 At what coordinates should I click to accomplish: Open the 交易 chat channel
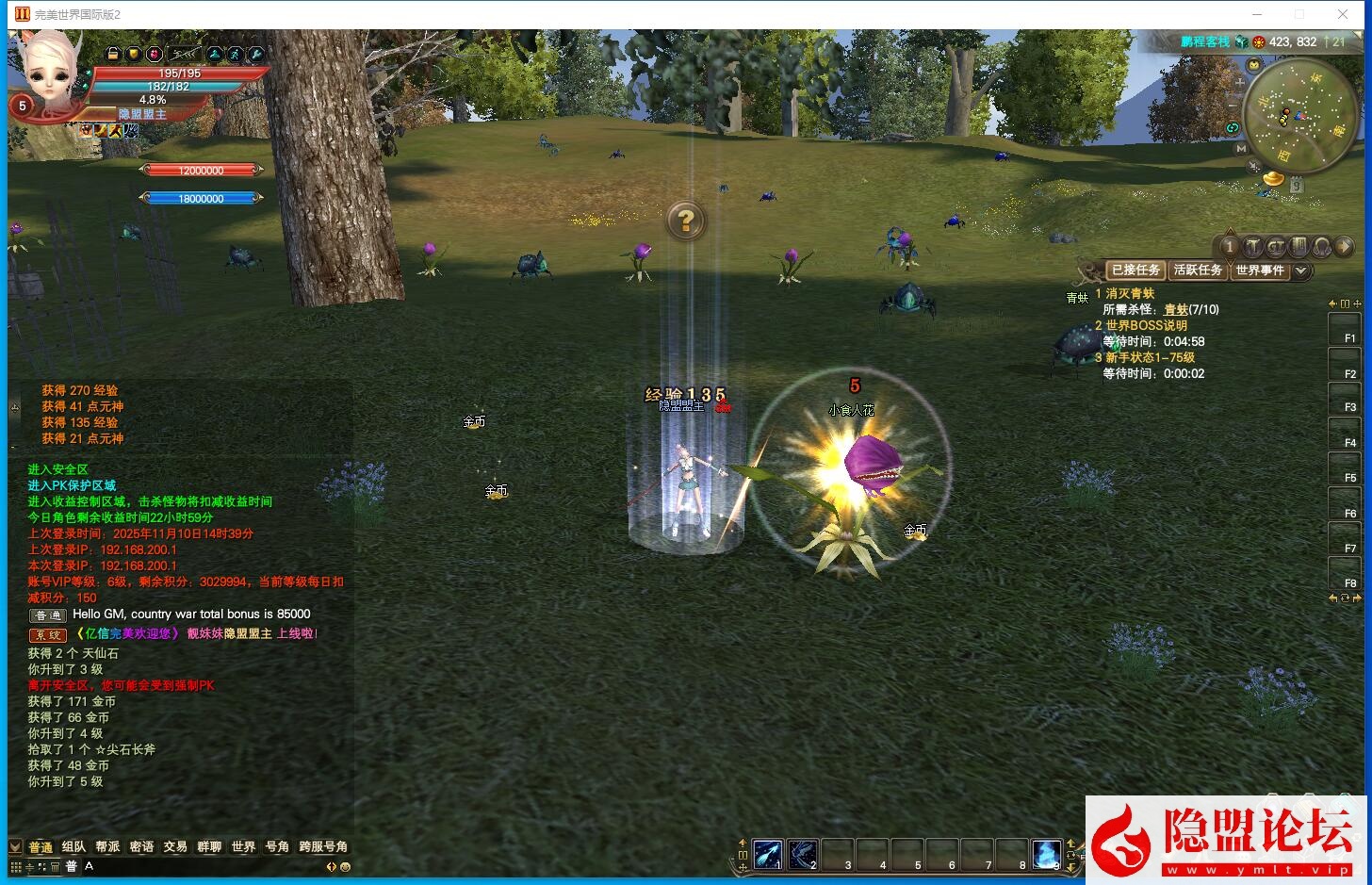(175, 846)
